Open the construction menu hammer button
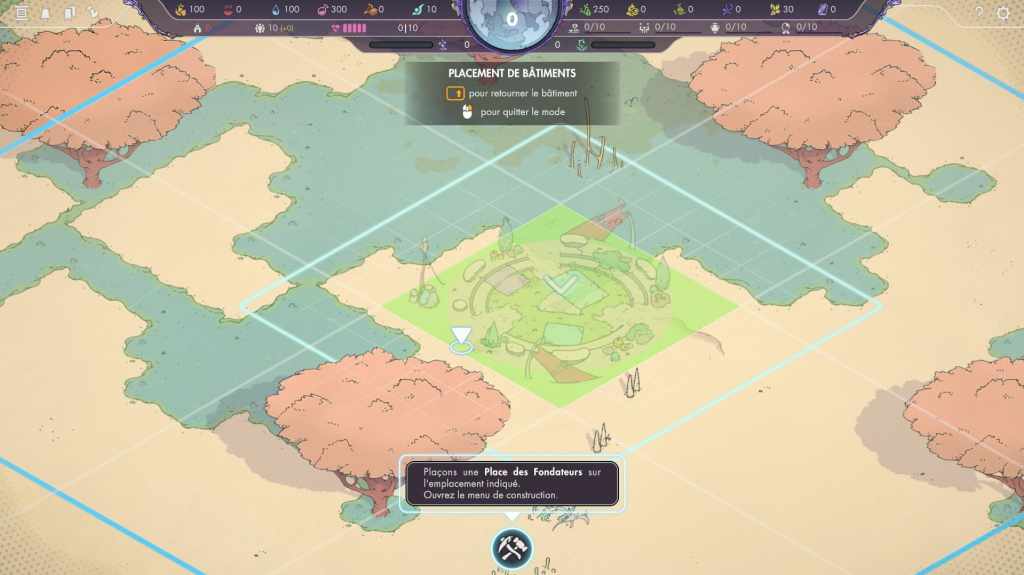1024x575 pixels. [512, 548]
